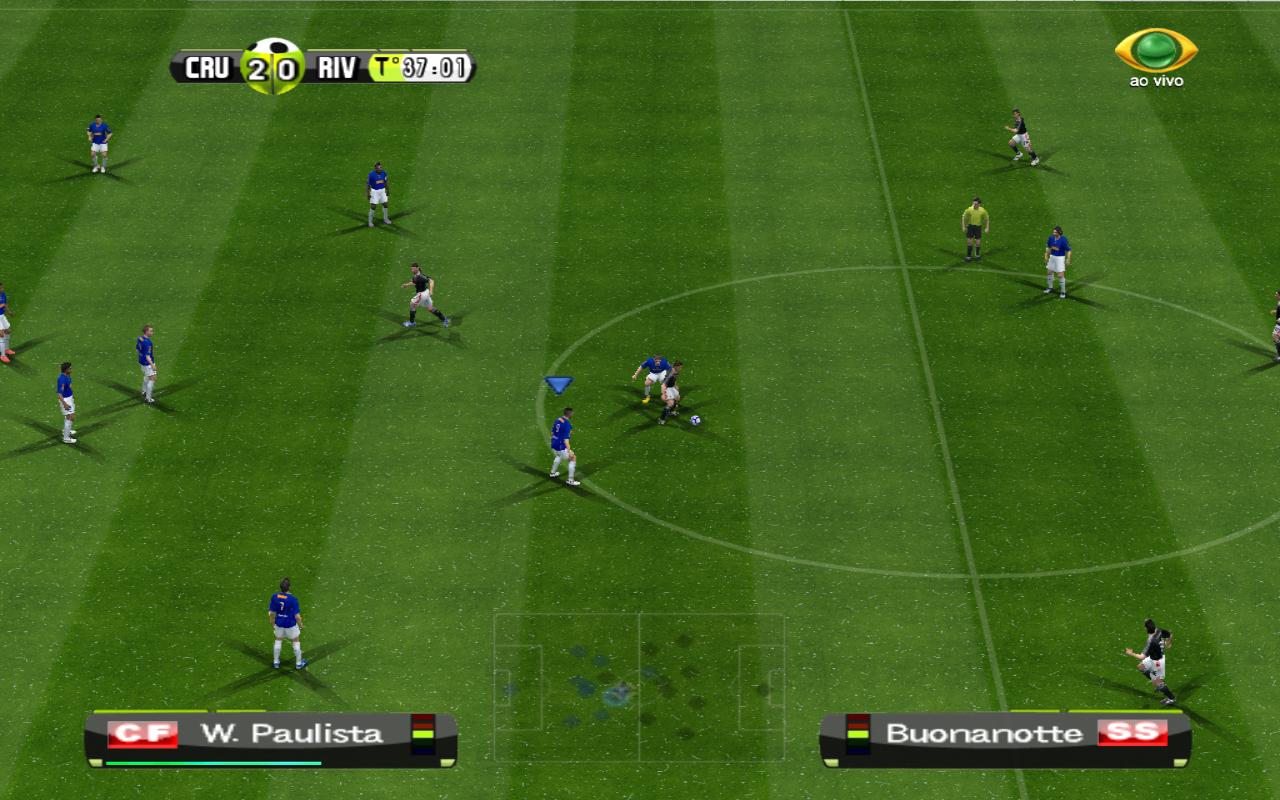The width and height of the screenshot is (1280, 800).
Task: Toggle the 'ao vivo' live indicator
Action: pyautogui.click(x=1155, y=81)
